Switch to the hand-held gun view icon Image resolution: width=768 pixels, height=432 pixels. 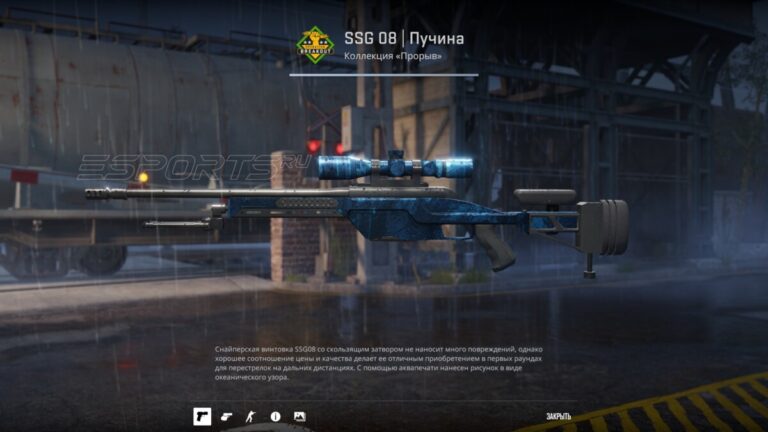(x=226, y=416)
